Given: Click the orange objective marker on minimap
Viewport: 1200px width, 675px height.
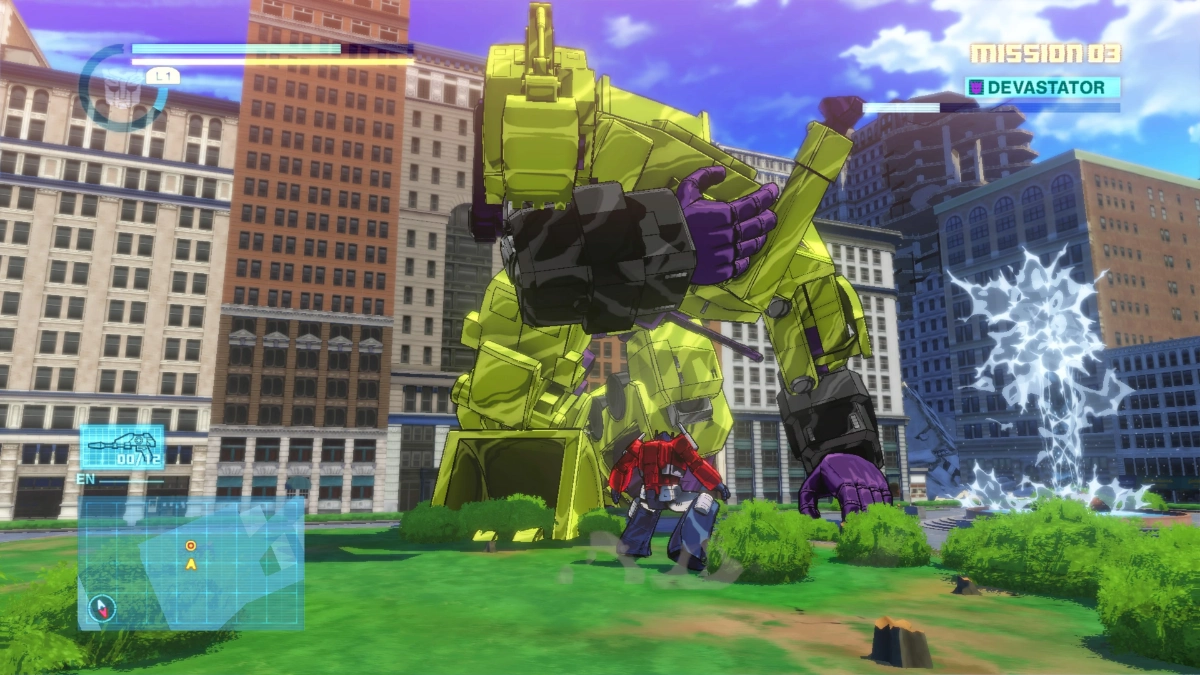Looking at the screenshot, I should click(190, 546).
